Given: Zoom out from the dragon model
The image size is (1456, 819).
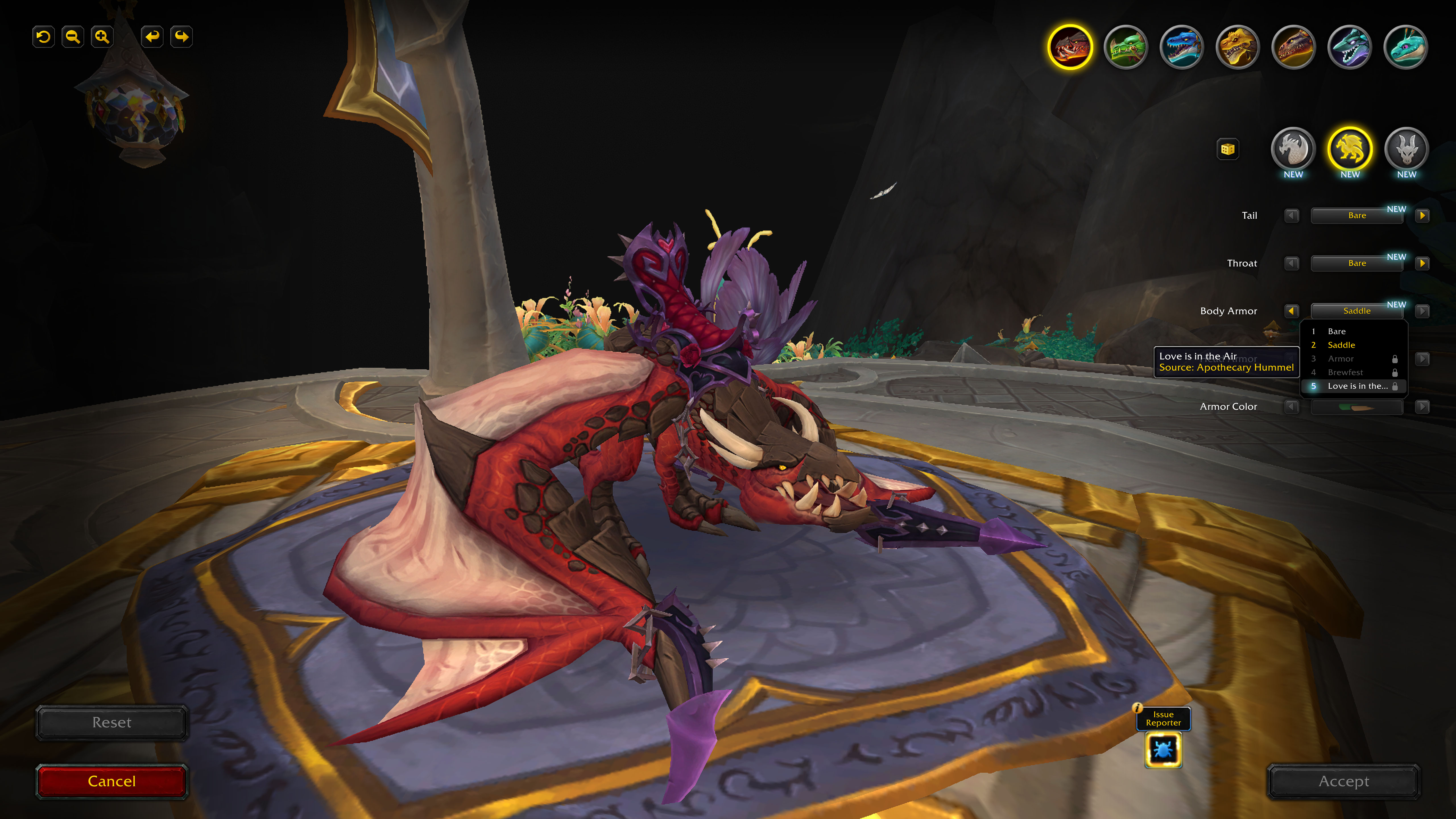Looking at the screenshot, I should pos(72,37).
